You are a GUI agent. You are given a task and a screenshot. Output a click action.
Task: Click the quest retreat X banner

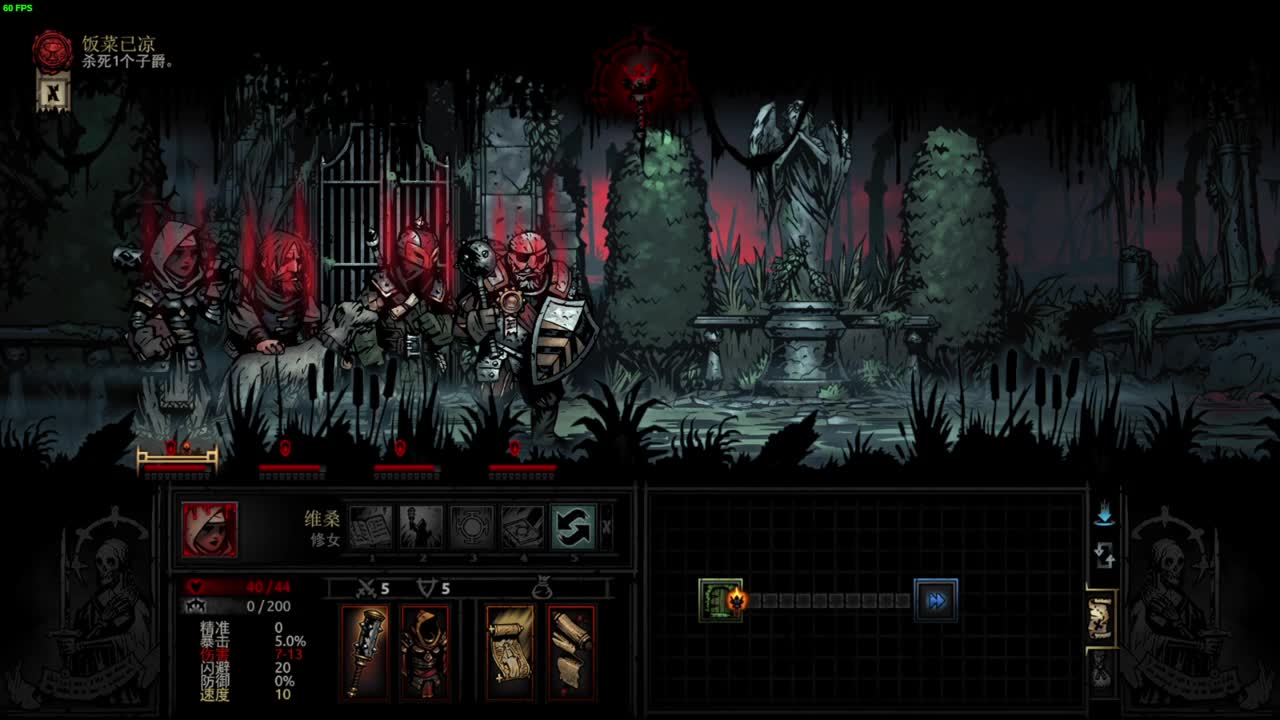click(53, 93)
